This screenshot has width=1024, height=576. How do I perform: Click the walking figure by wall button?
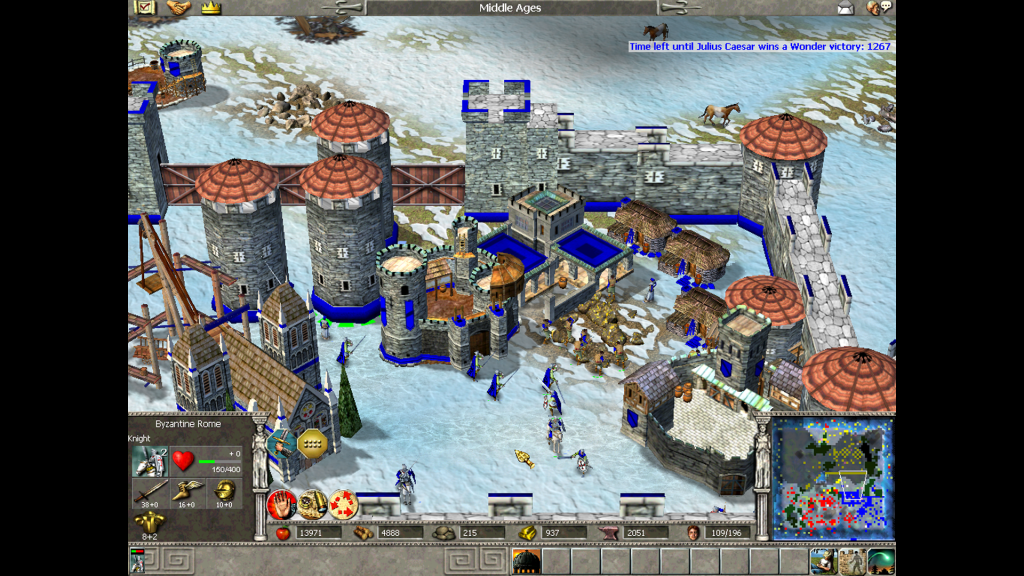click(x=852, y=561)
